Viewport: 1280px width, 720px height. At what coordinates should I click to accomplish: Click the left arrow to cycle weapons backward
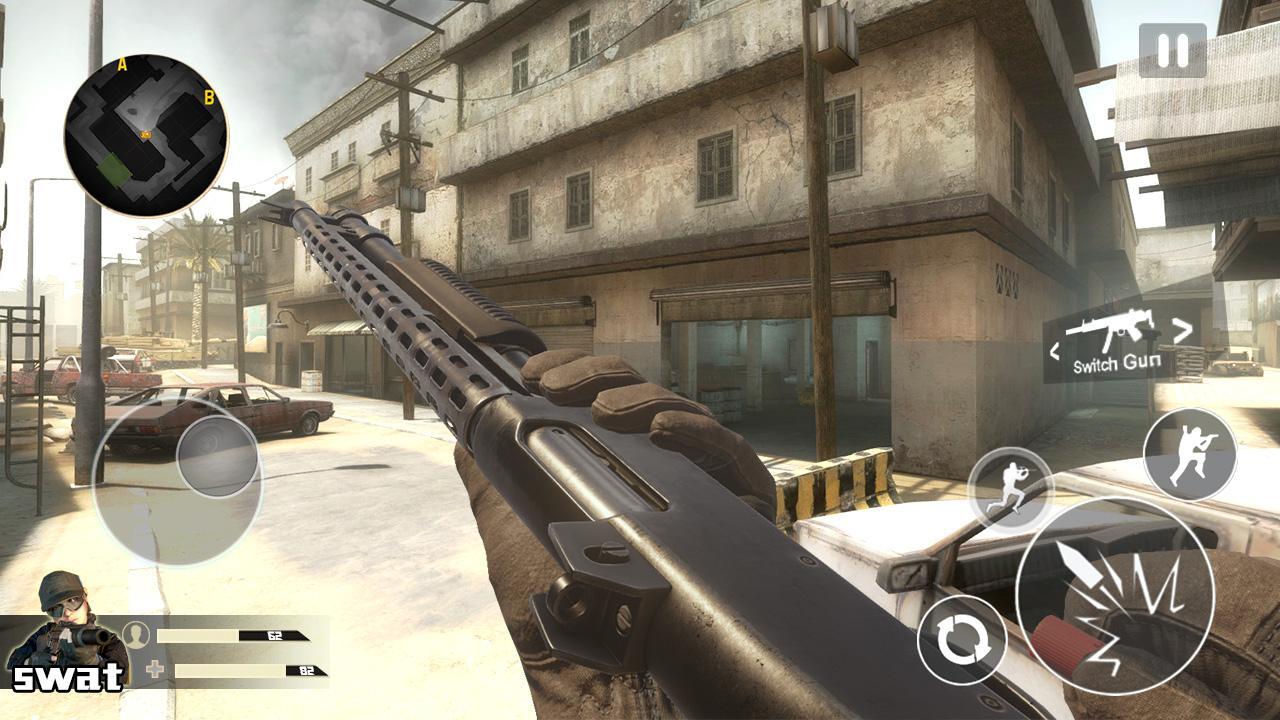pos(1055,350)
